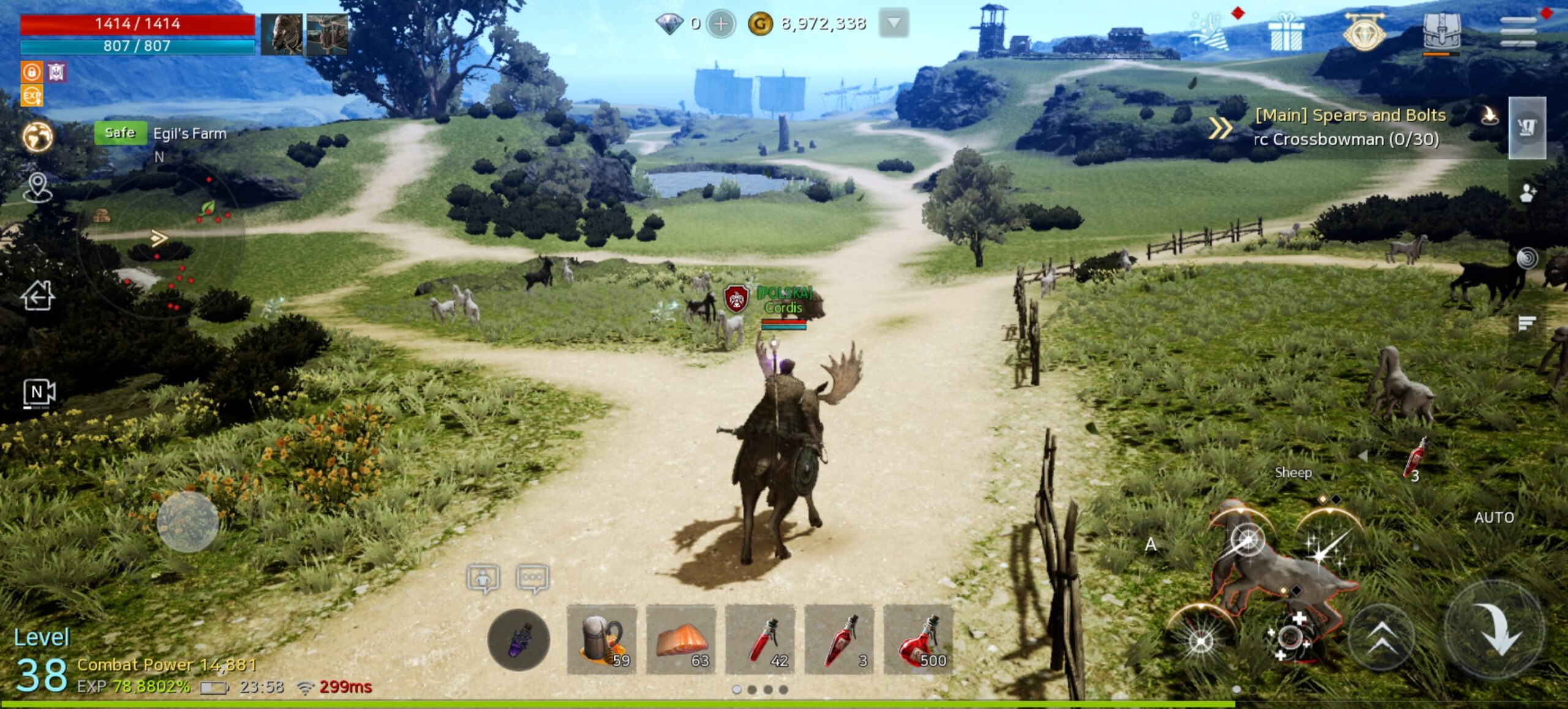Use the purple potion round slot
Screen dimensions: 1568x709
(x=518, y=640)
